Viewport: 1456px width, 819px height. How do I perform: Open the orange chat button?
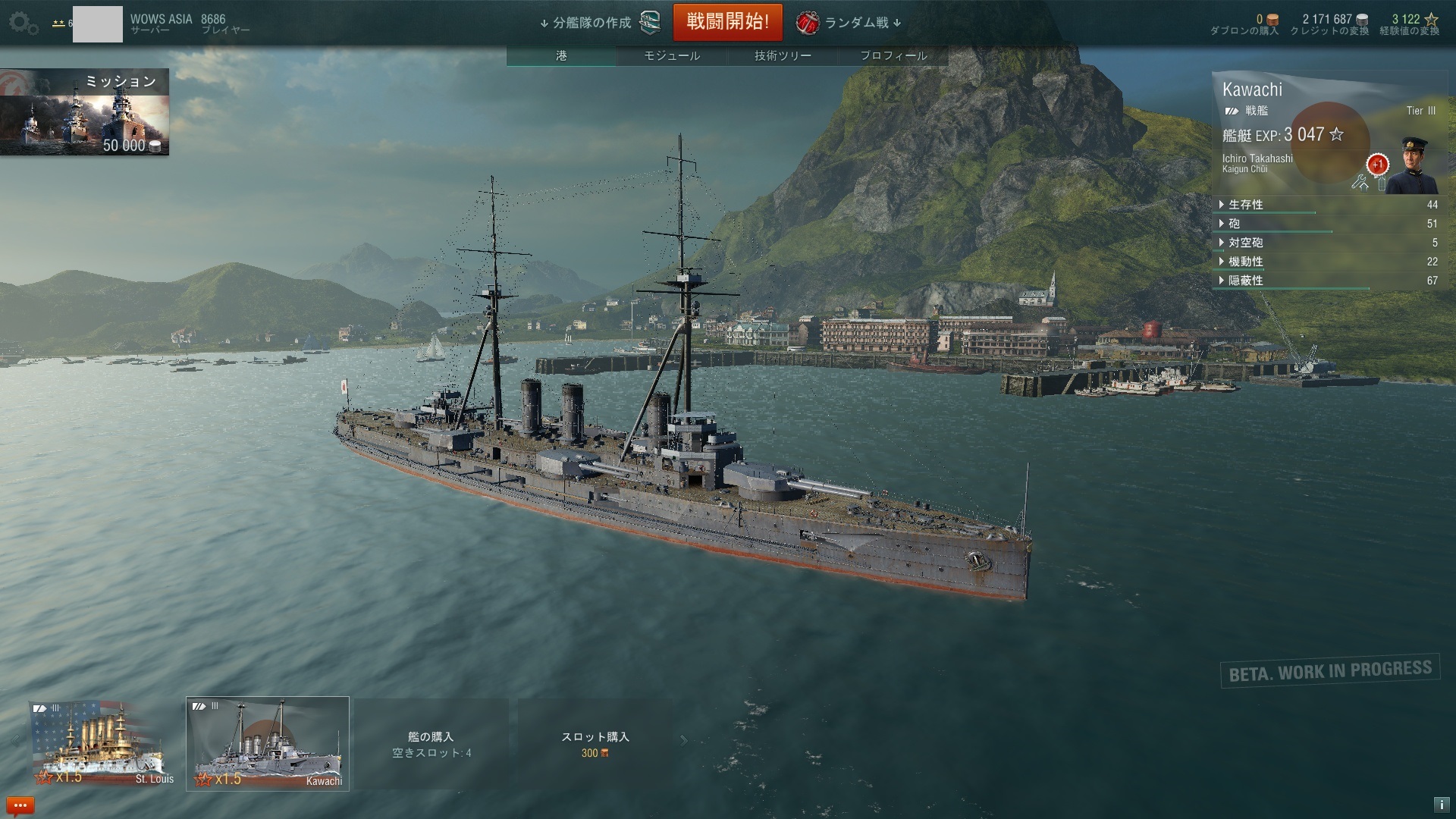(x=20, y=805)
